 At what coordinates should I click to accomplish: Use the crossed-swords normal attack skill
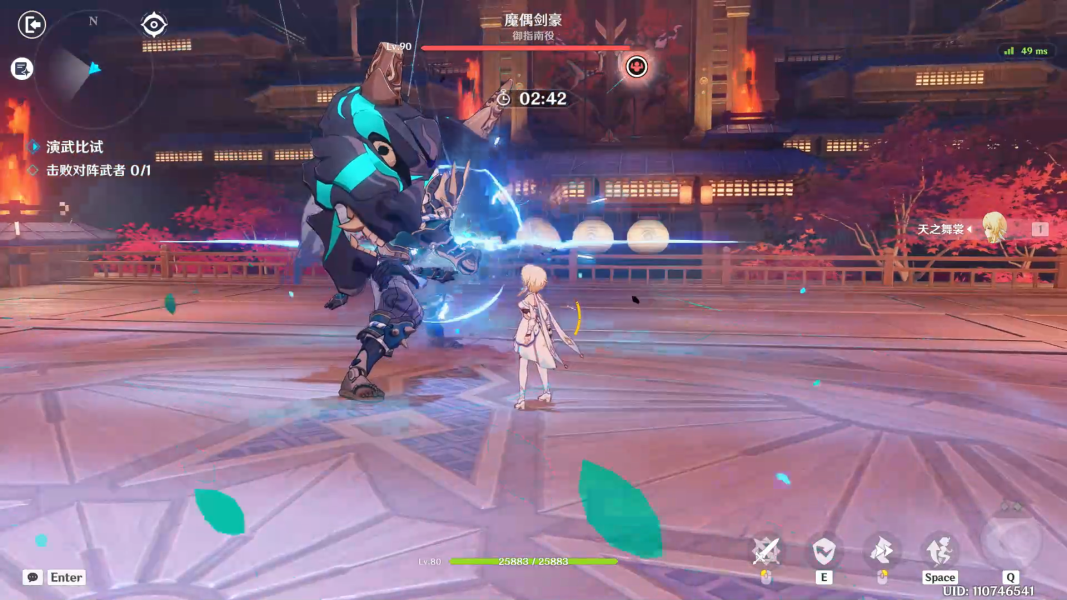[x=766, y=550]
